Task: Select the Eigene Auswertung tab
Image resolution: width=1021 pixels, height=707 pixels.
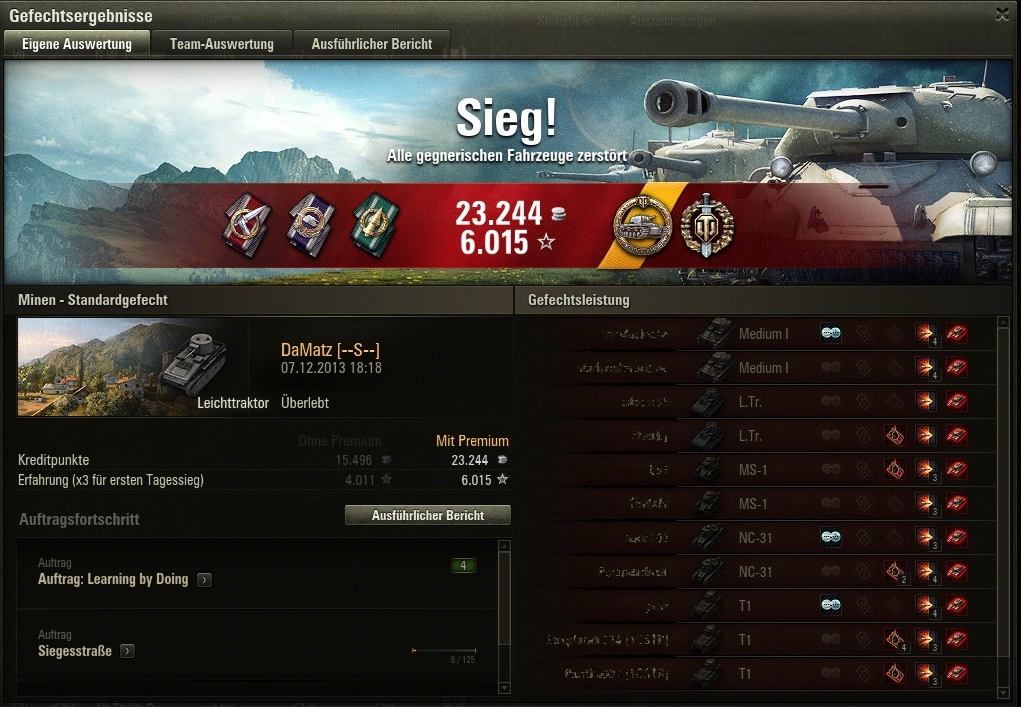Action: 77,44
